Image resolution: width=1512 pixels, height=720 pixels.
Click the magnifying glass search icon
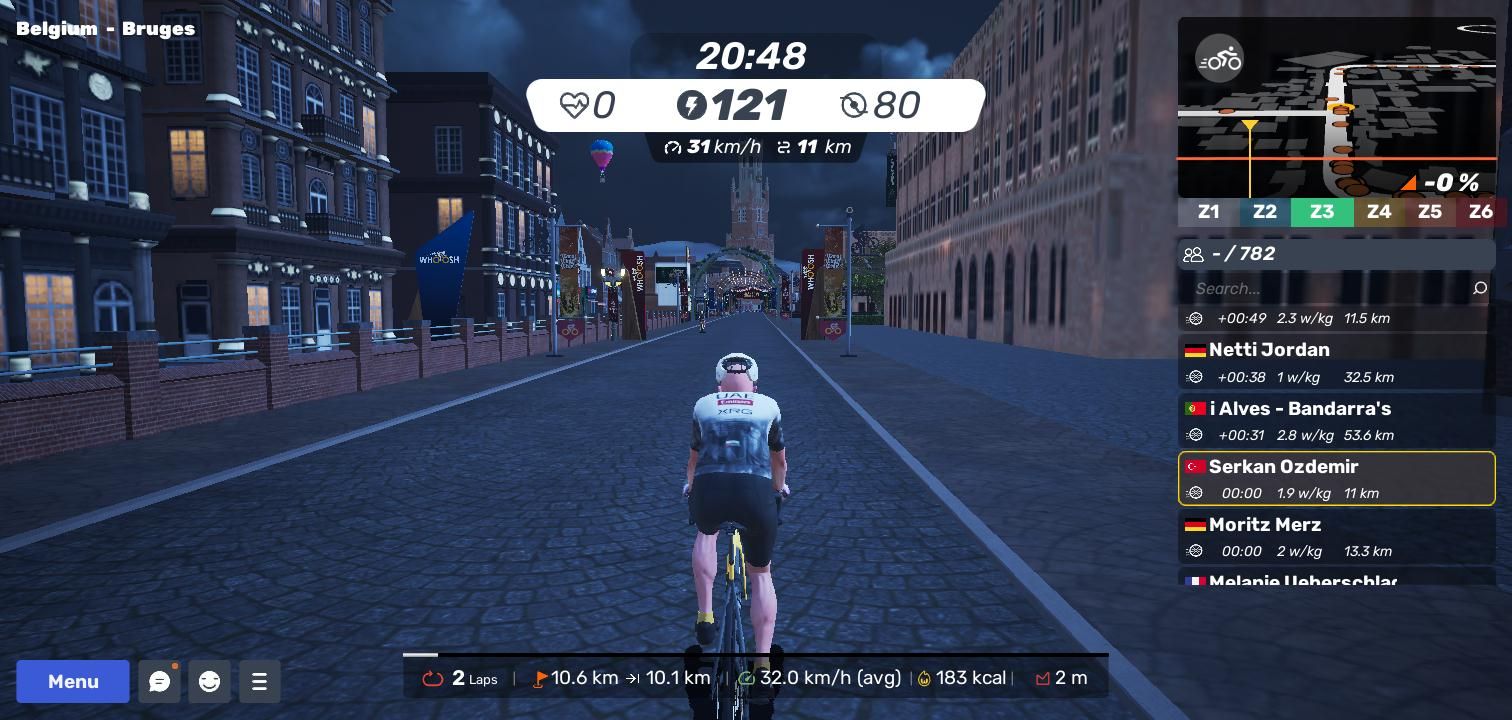(x=1480, y=289)
